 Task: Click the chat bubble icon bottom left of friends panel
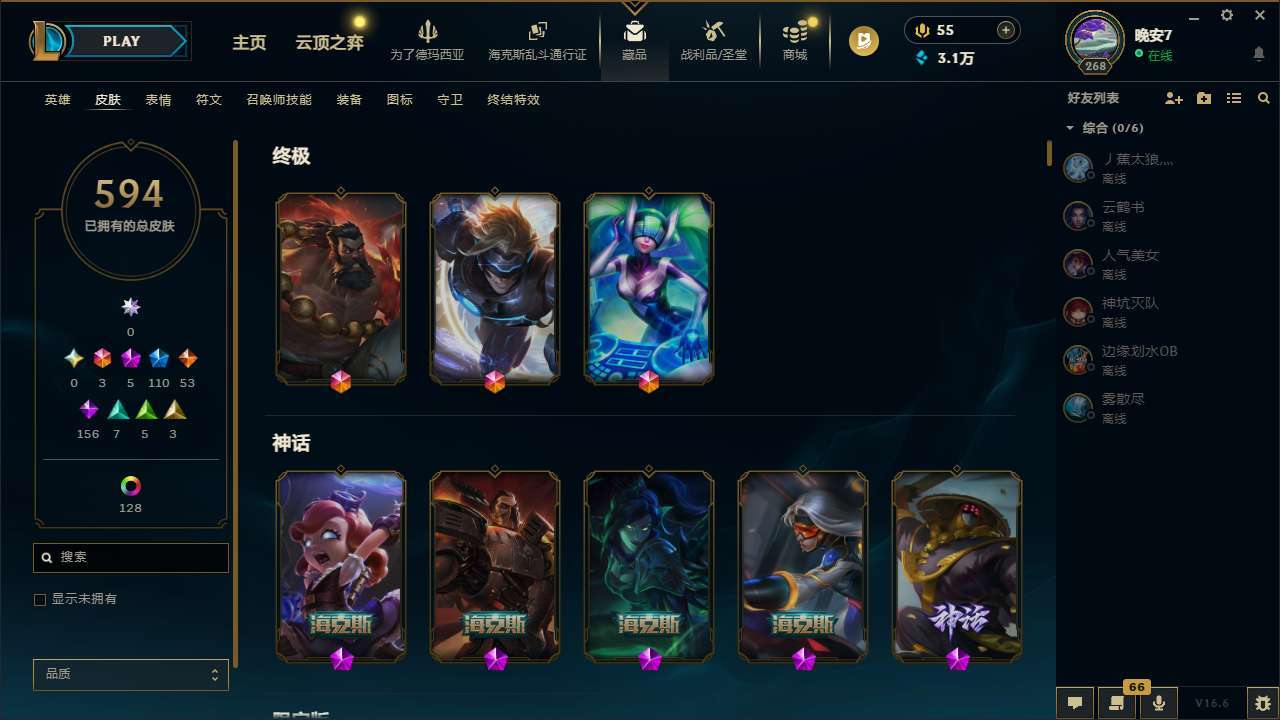pos(1075,702)
